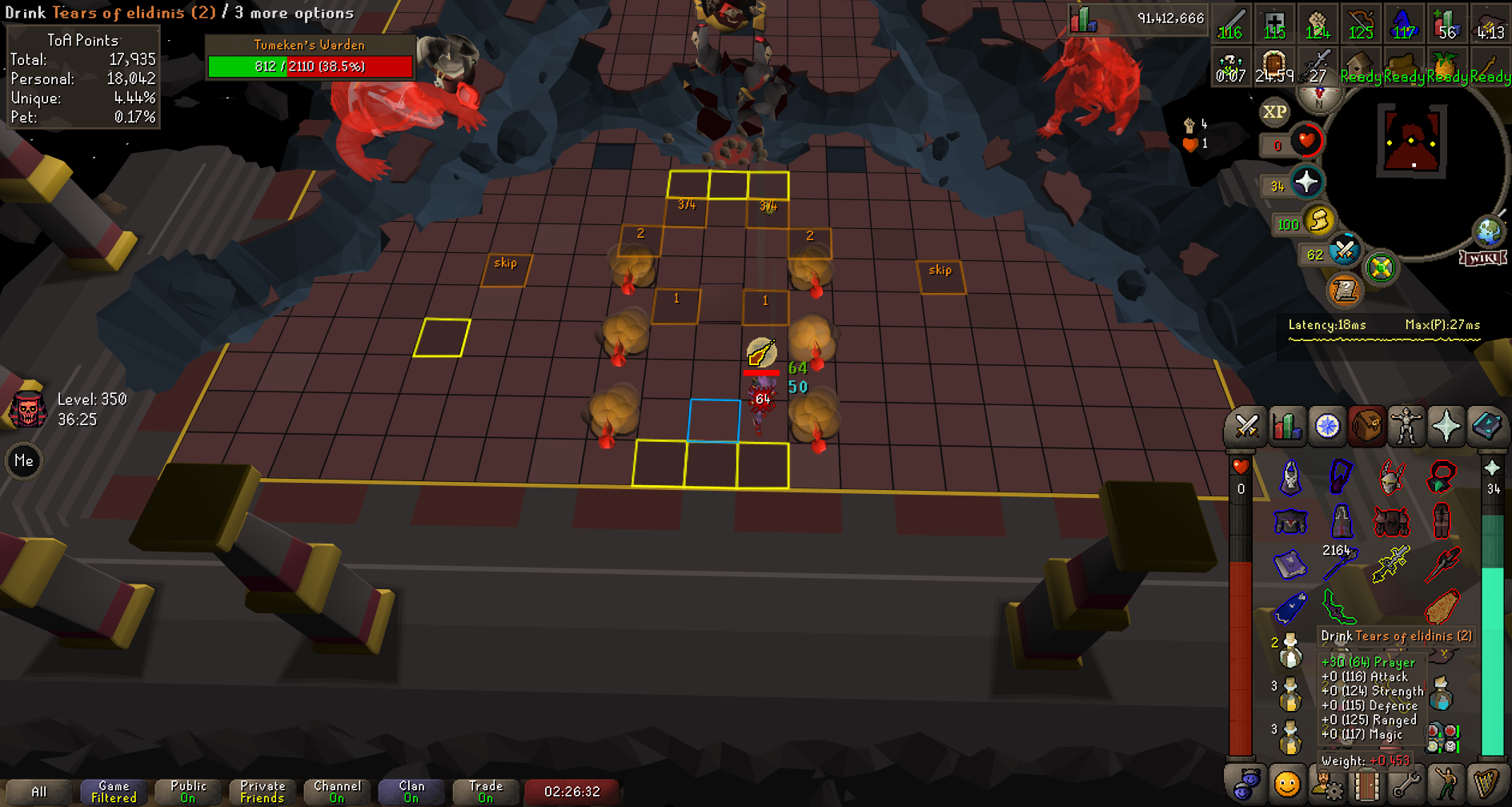Viewport: 1512px width, 807px height.
Task: Open the Music Player harp tab
Action: (x=1486, y=785)
